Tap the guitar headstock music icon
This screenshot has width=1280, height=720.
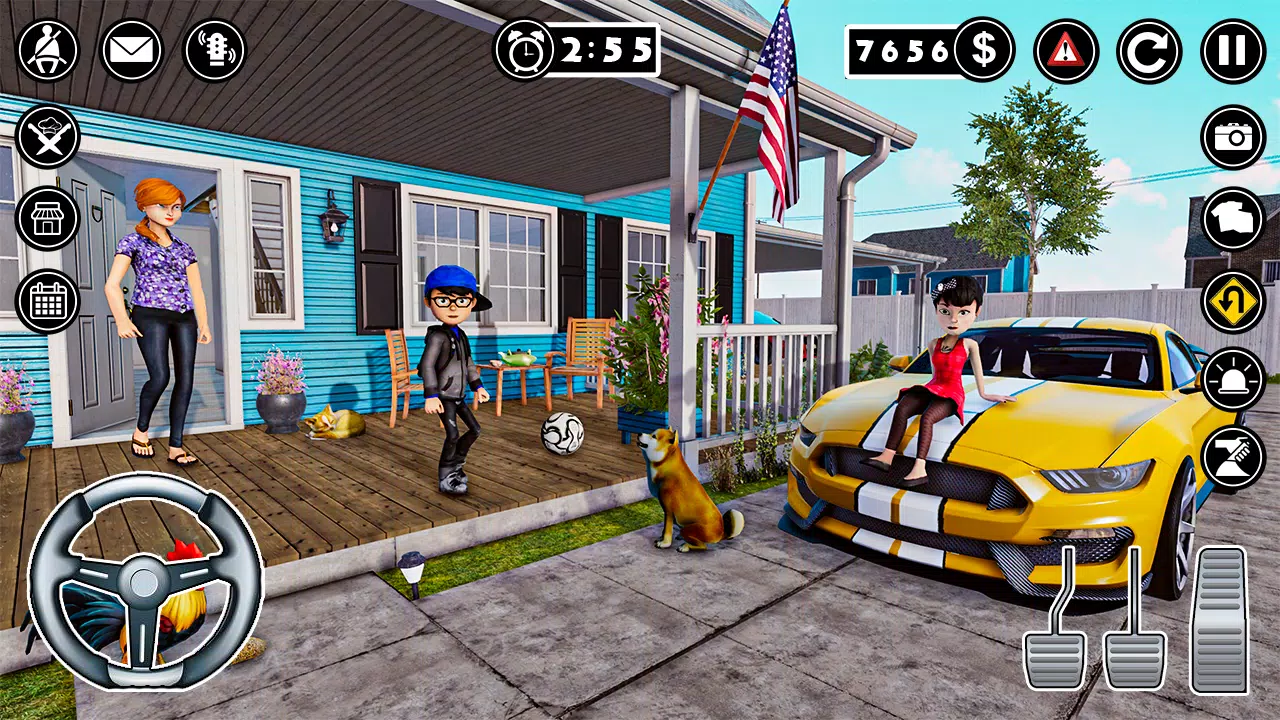(215, 50)
